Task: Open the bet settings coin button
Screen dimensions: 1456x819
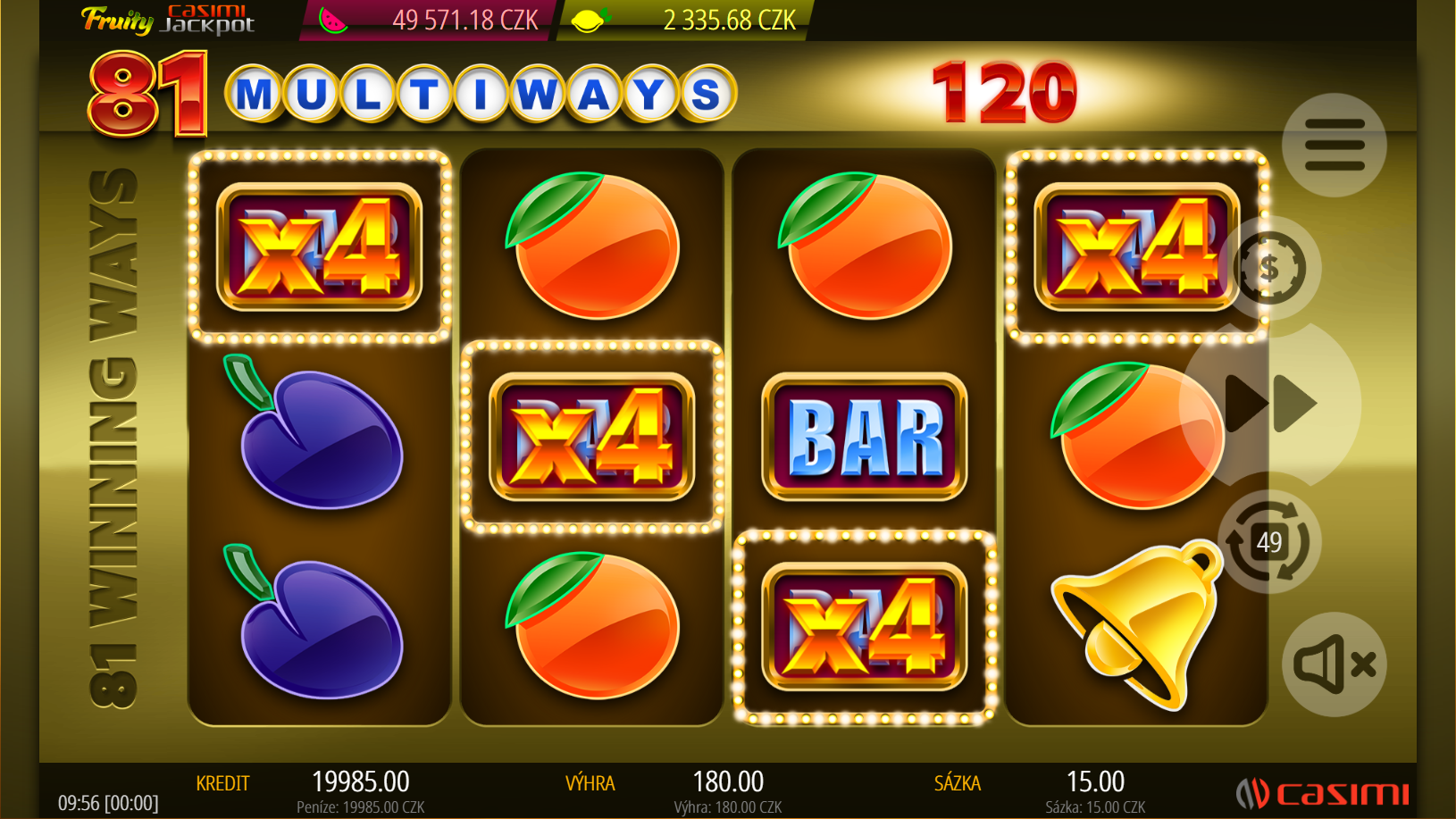Action: (x=1269, y=268)
